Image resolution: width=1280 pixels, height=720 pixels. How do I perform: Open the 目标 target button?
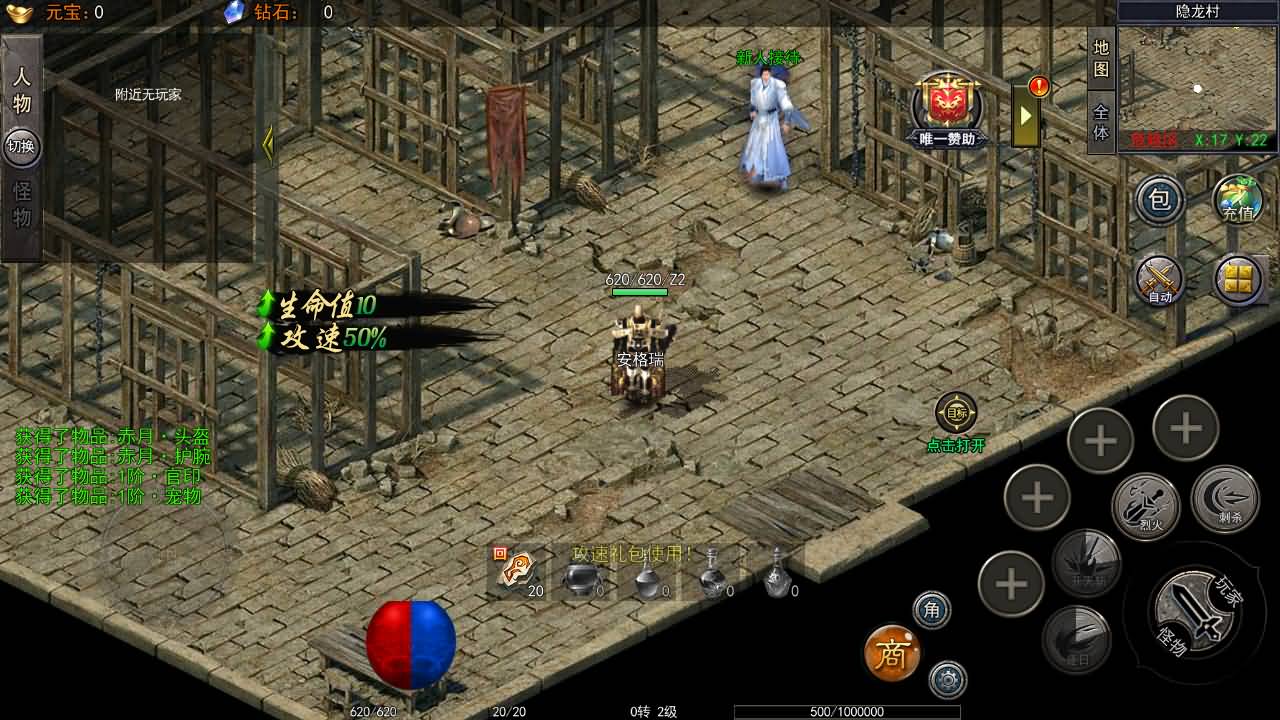956,413
